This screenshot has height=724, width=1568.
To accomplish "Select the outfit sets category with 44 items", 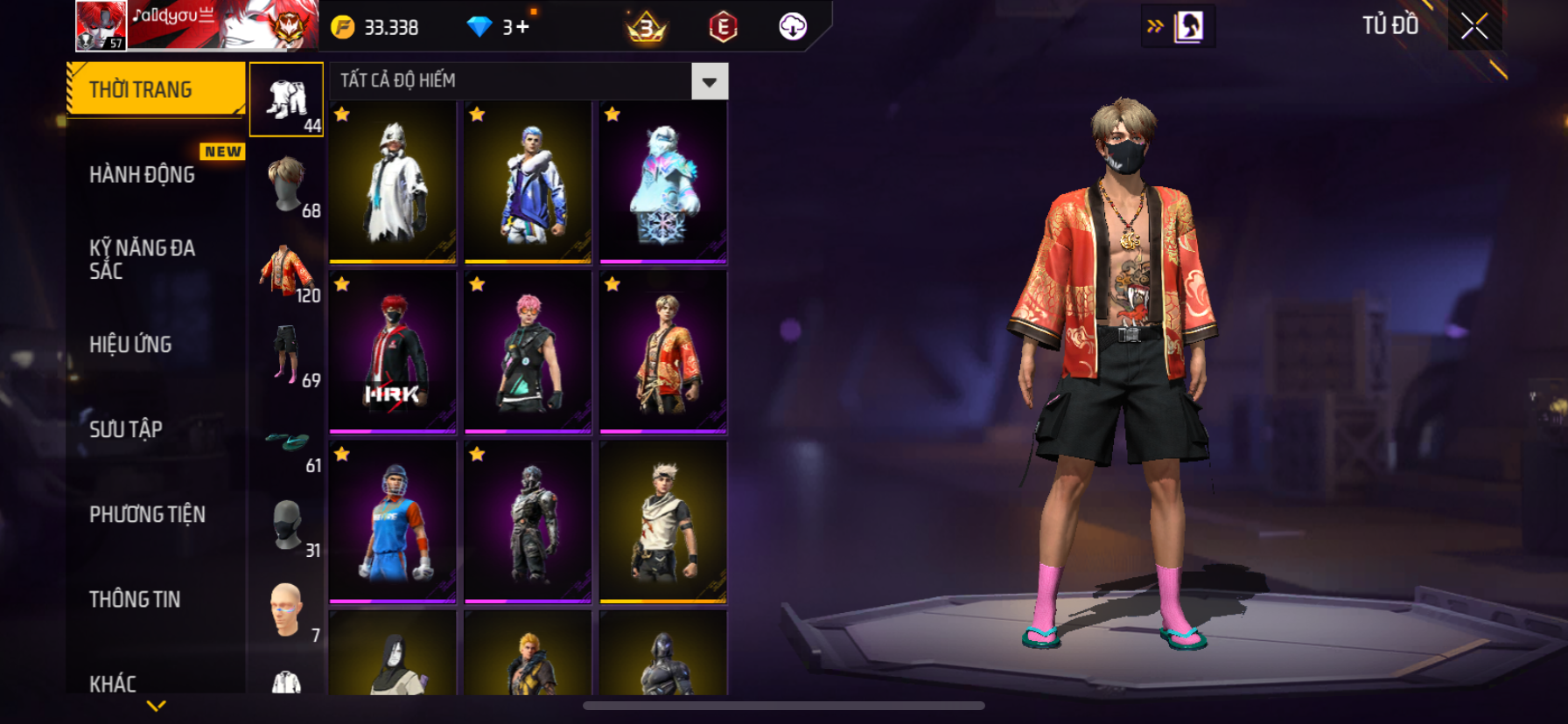I will (287, 100).
